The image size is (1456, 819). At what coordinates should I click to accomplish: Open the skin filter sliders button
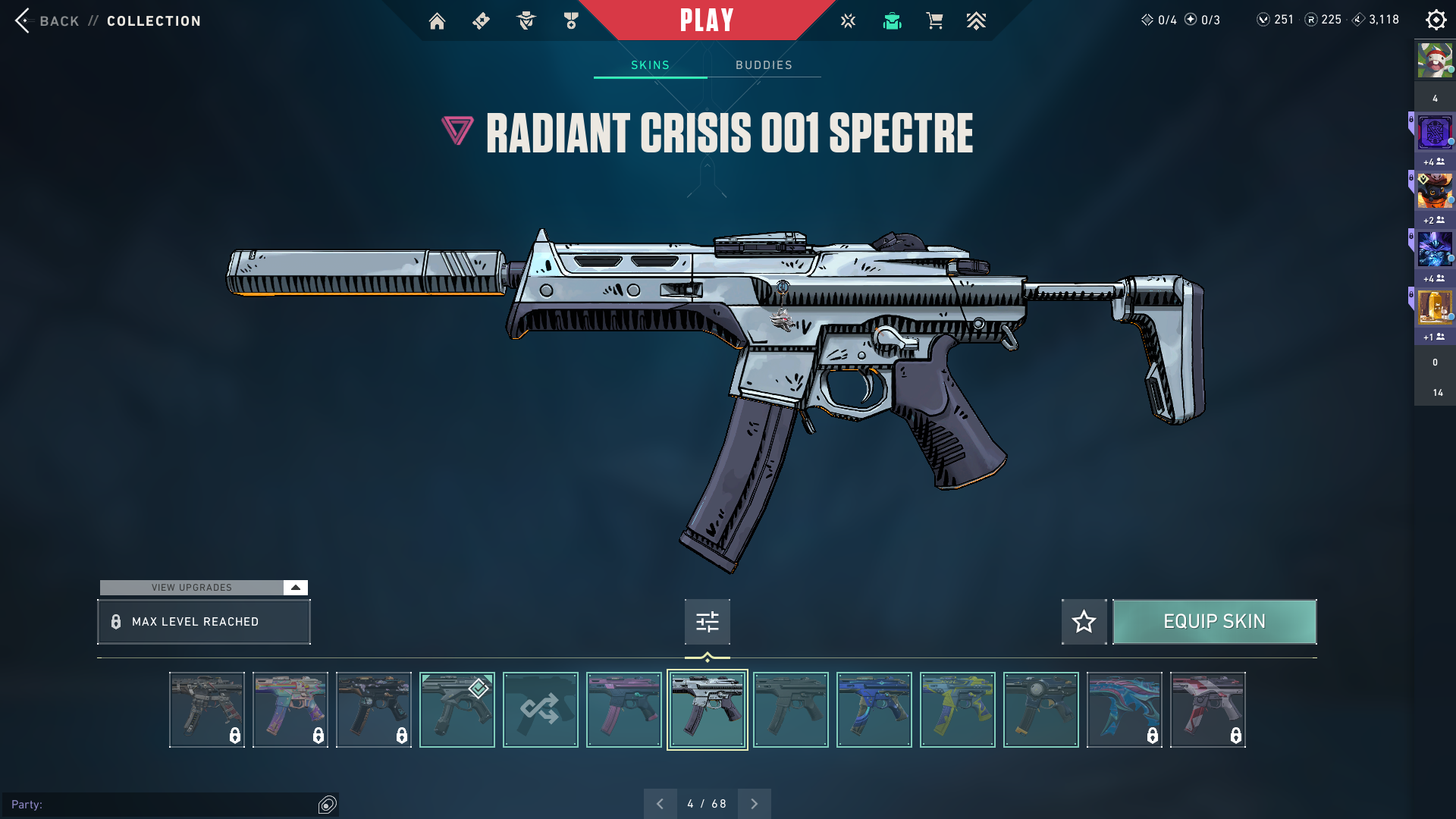click(x=707, y=622)
